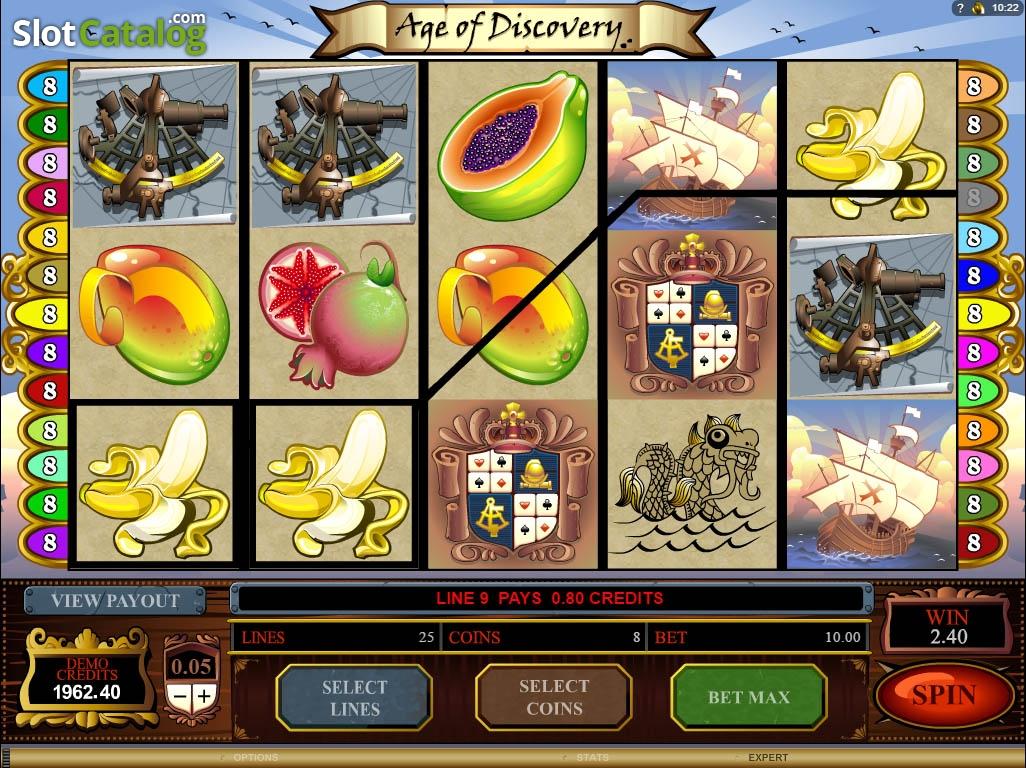Open the OPTIONS menu in bottom bar
The width and height of the screenshot is (1026, 768).
coord(255,758)
